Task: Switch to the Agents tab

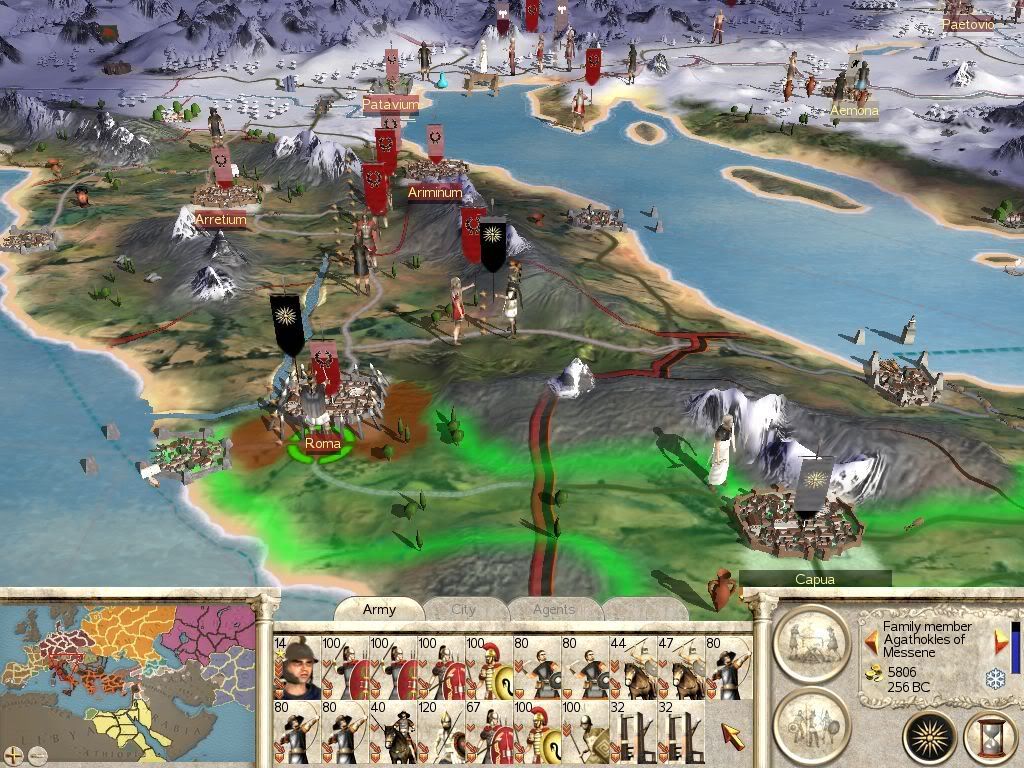Action: coord(553,609)
